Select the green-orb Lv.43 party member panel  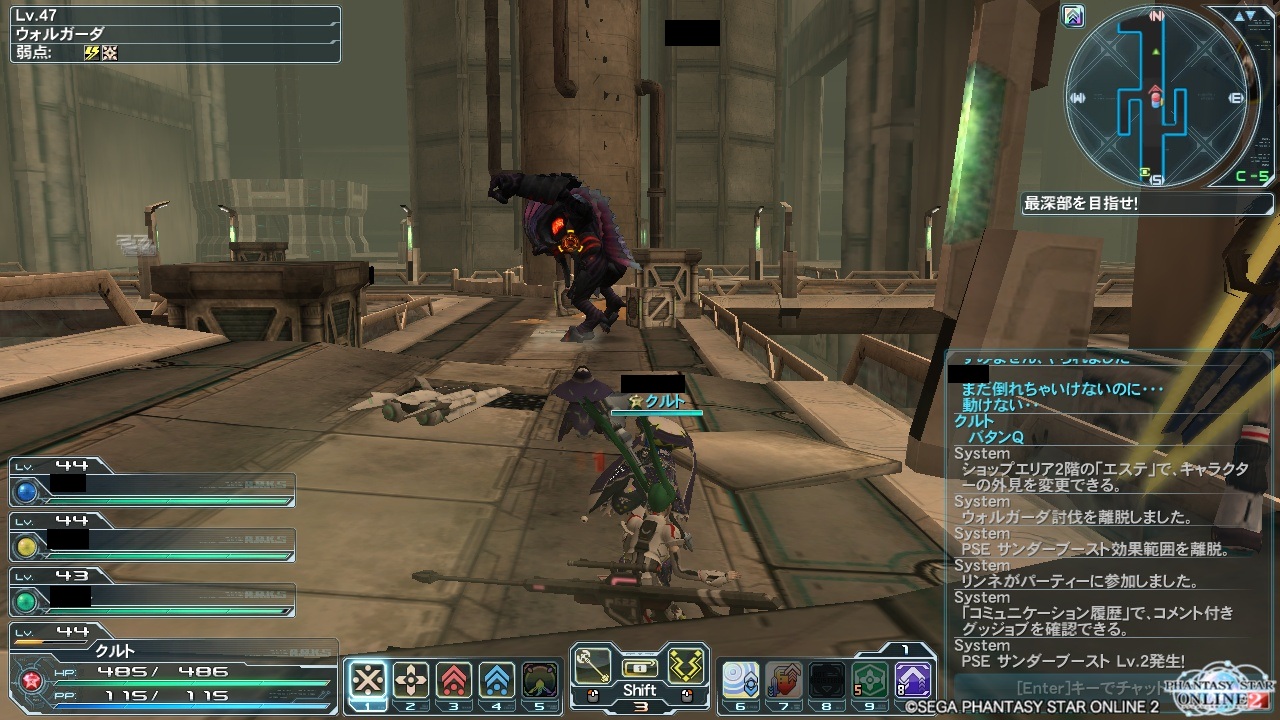point(152,597)
